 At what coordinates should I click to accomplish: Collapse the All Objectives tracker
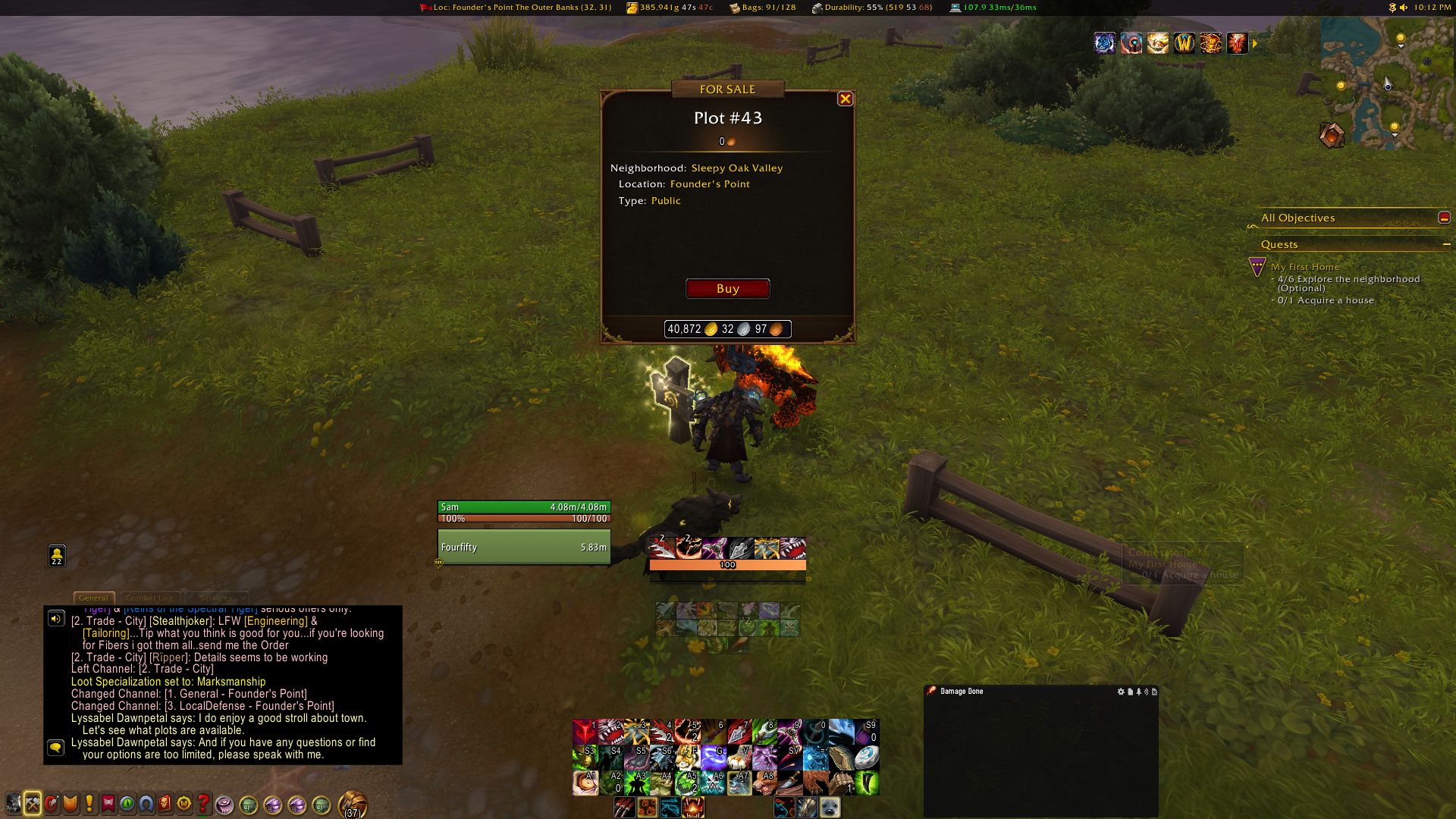1444,218
